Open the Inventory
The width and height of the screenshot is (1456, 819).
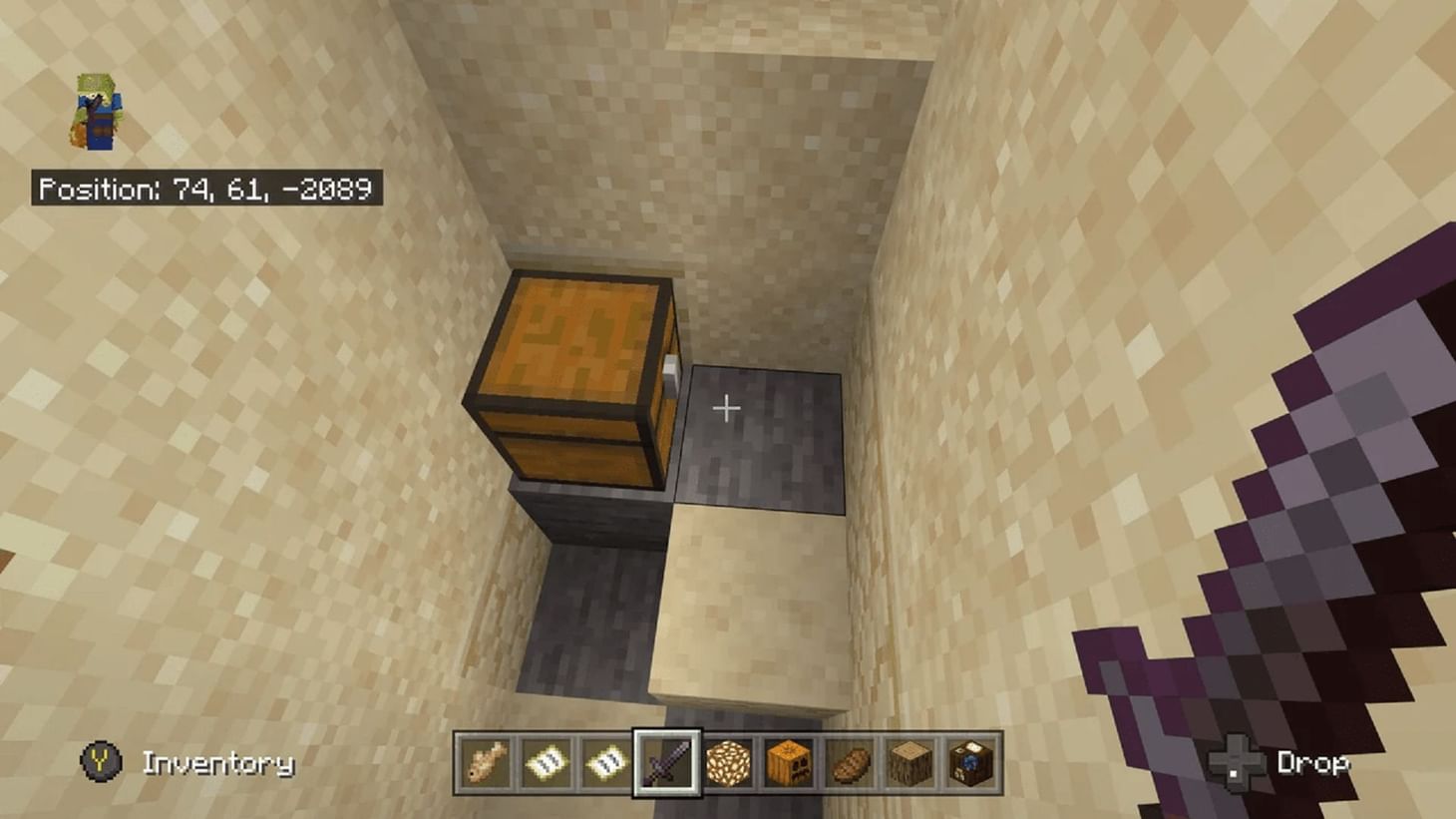pyautogui.click(x=217, y=761)
